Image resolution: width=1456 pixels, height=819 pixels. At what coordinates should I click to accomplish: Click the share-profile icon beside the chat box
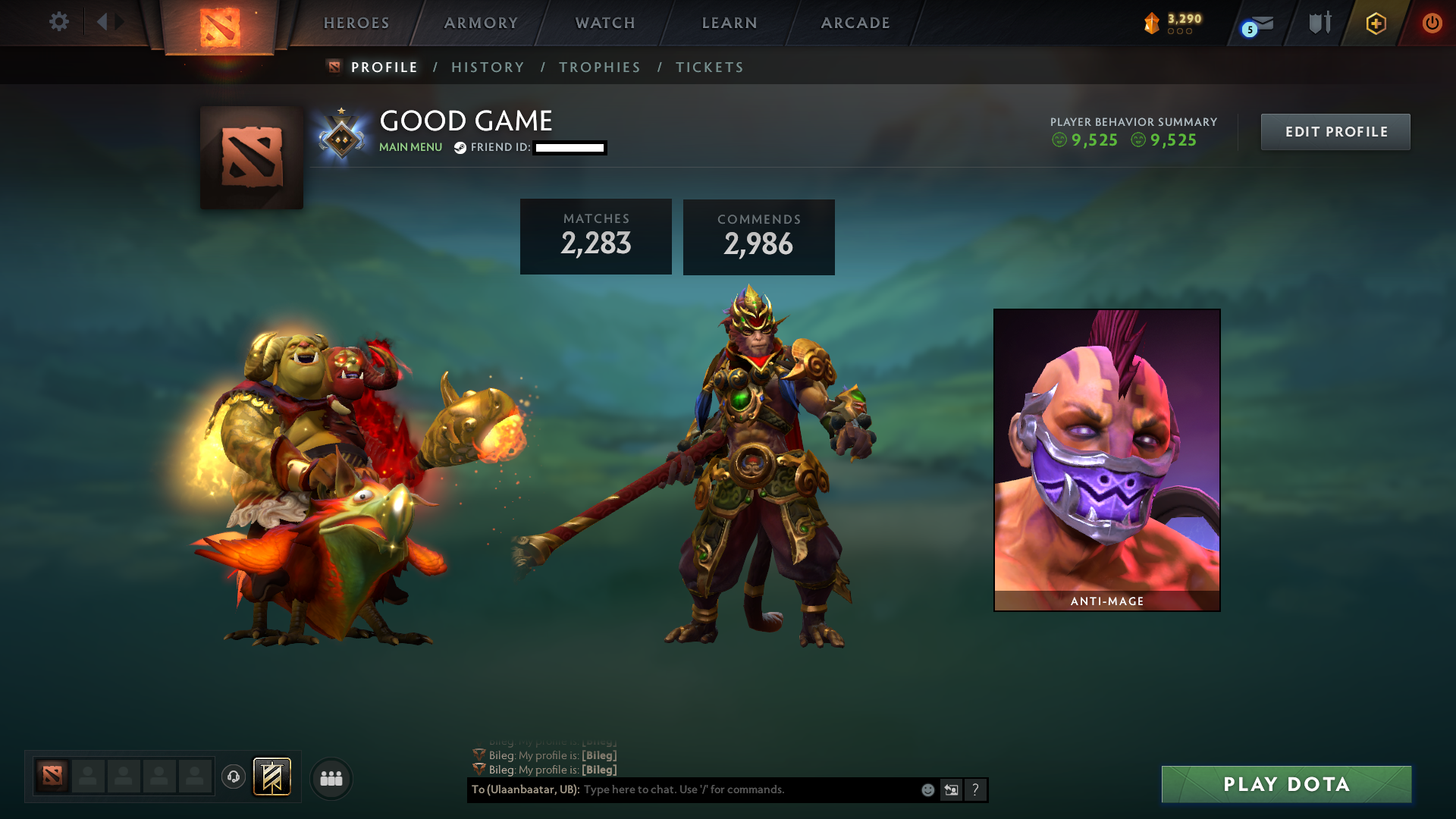(951, 789)
